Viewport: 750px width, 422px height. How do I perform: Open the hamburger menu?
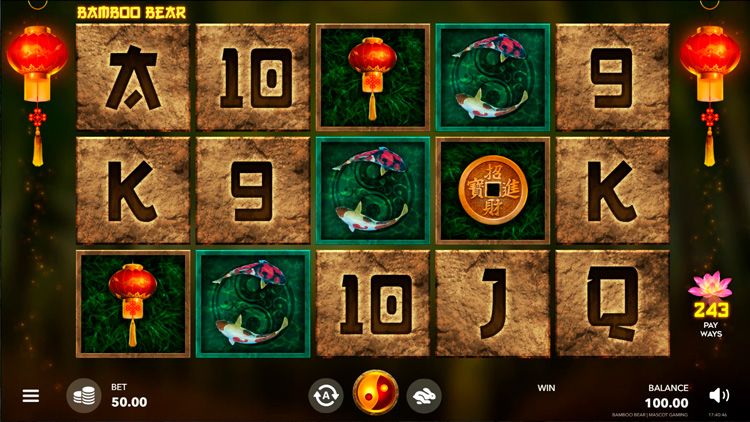31,396
